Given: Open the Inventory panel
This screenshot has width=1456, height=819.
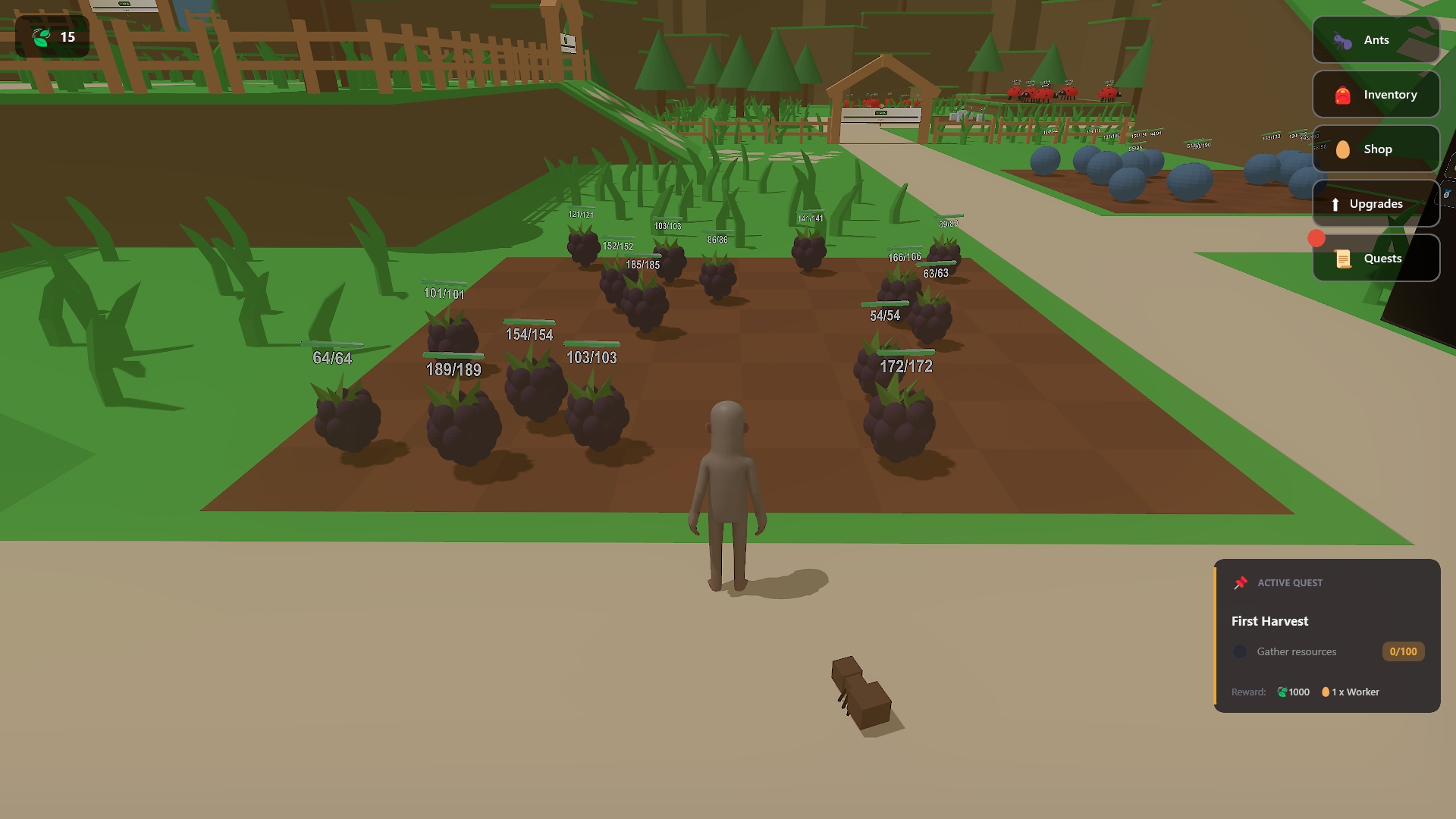Looking at the screenshot, I should tap(1376, 95).
